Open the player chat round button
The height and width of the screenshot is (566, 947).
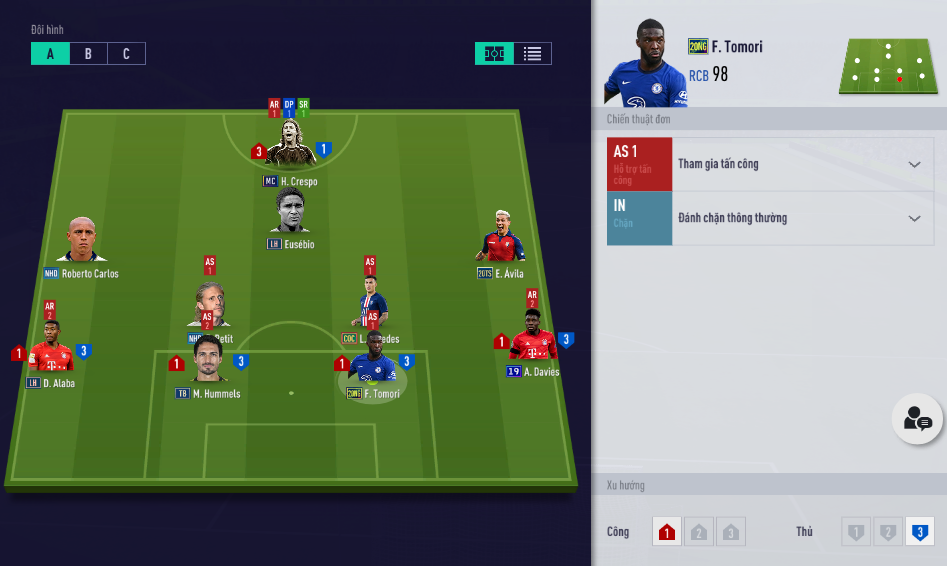tap(917, 420)
